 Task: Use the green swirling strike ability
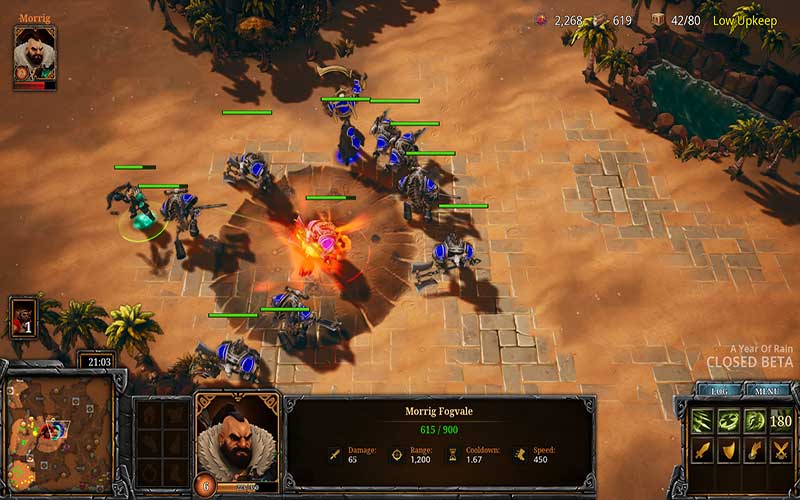[753, 420]
